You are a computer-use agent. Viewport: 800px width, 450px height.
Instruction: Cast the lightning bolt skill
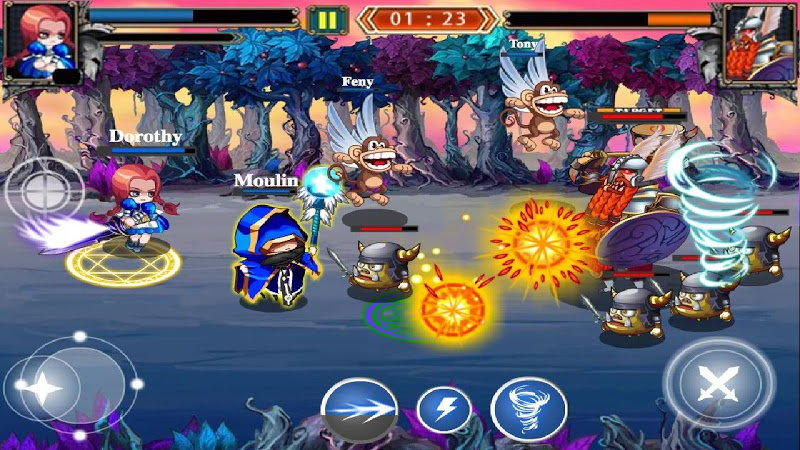click(x=444, y=409)
